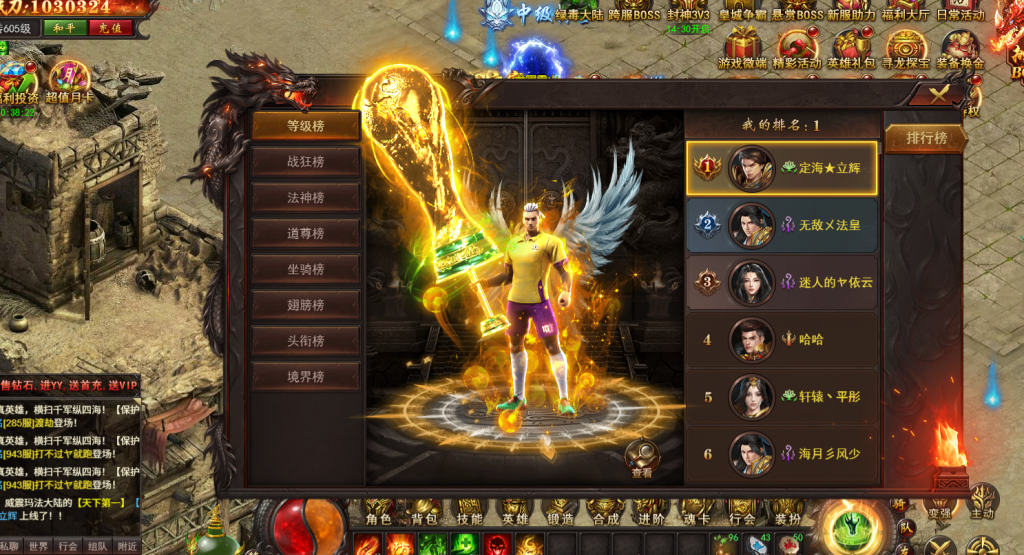Open the 法神榜 ranking list
Viewport: 1024px width, 555px height.
(305, 198)
